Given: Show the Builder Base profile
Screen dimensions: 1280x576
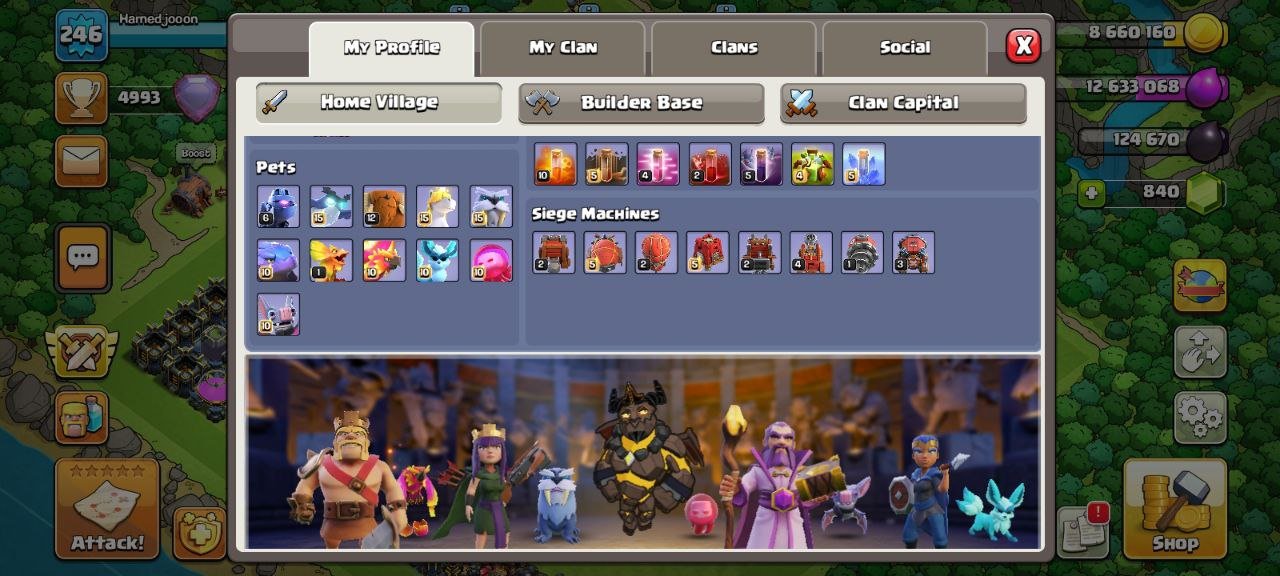Looking at the screenshot, I should [641, 103].
